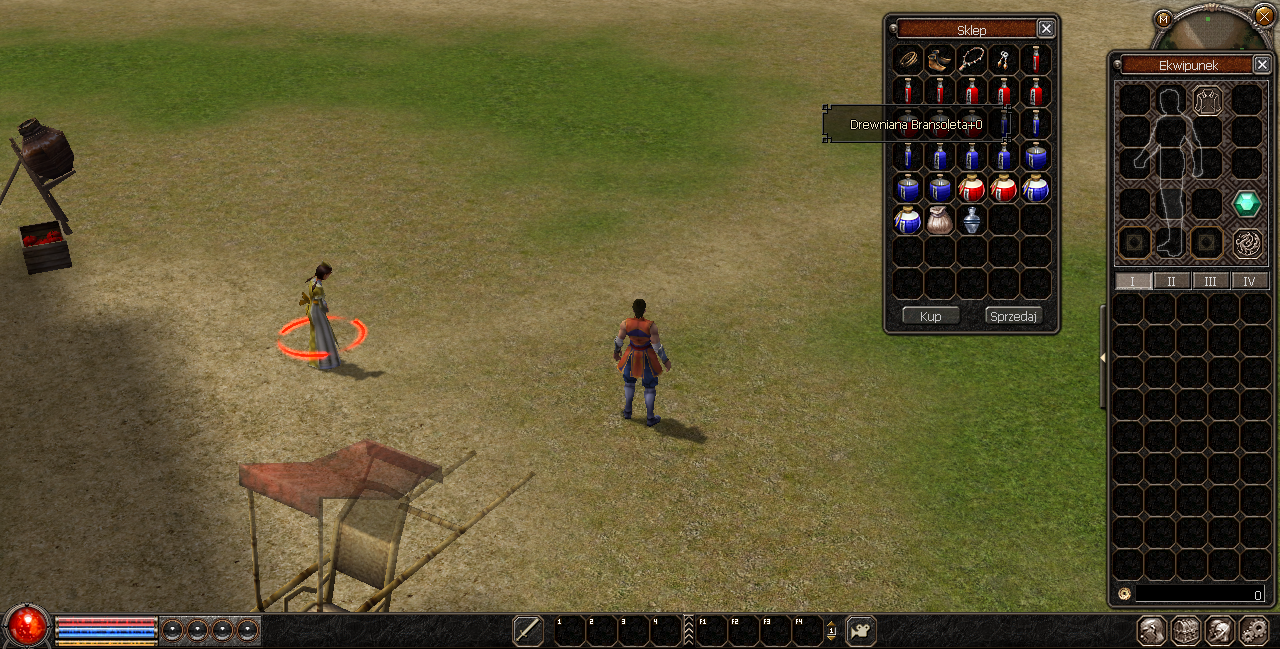Choose the earrings shop item
The image size is (1280, 649).
tap(1003, 60)
